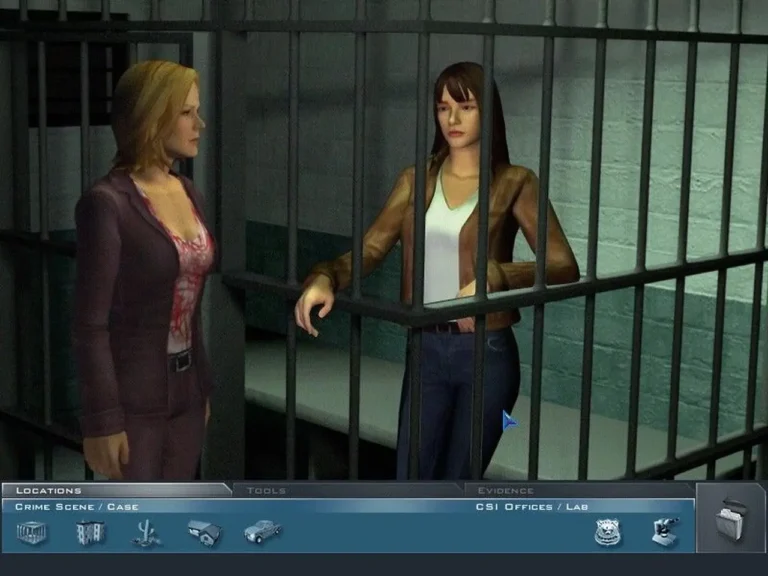This screenshot has width=768, height=576.
Task: Select the Locations tab
Action: tap(49, 490)
